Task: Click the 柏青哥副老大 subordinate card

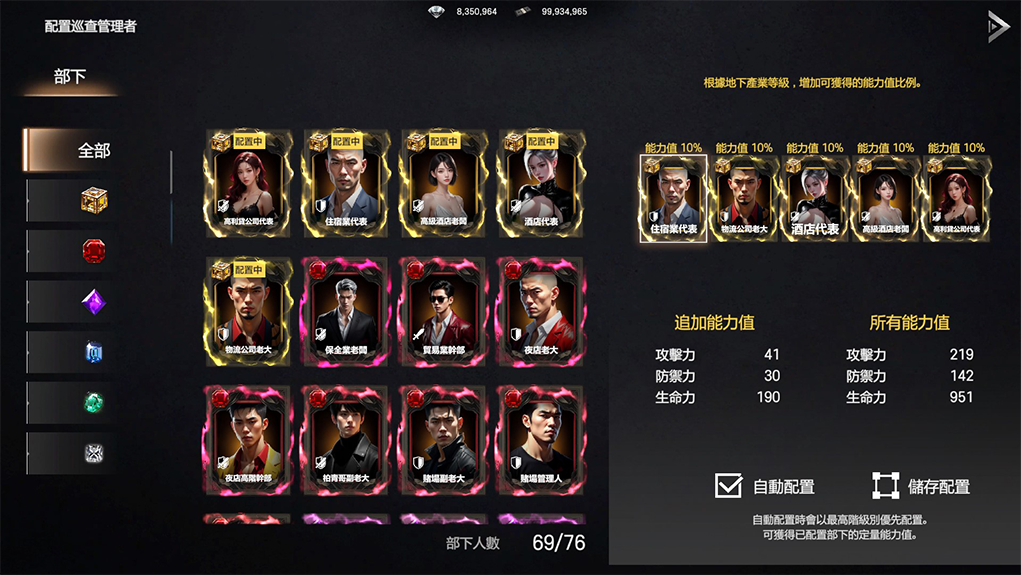Action: point(345,440)
